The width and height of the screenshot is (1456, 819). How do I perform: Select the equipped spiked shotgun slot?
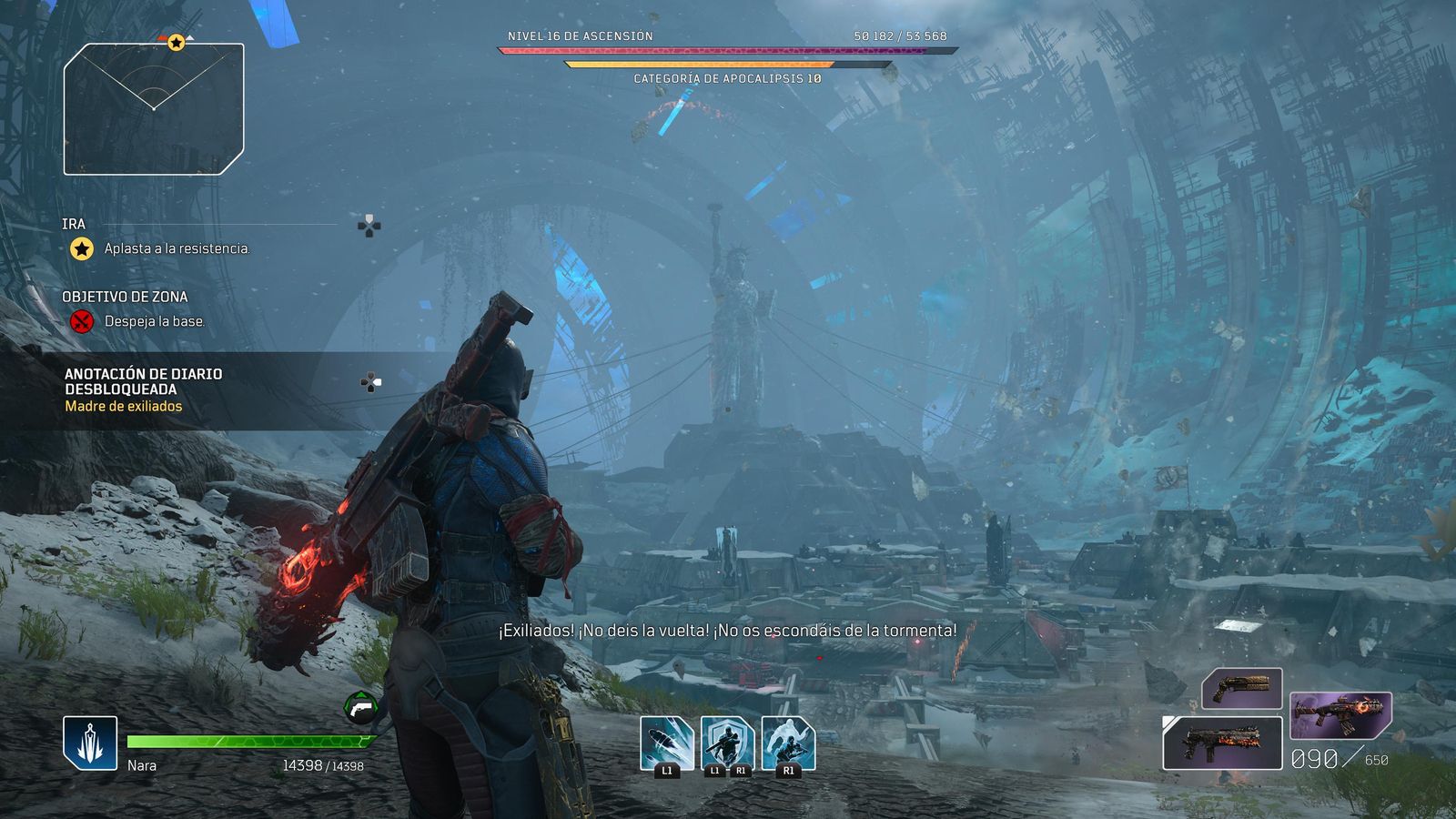(x=1222, y=743)
